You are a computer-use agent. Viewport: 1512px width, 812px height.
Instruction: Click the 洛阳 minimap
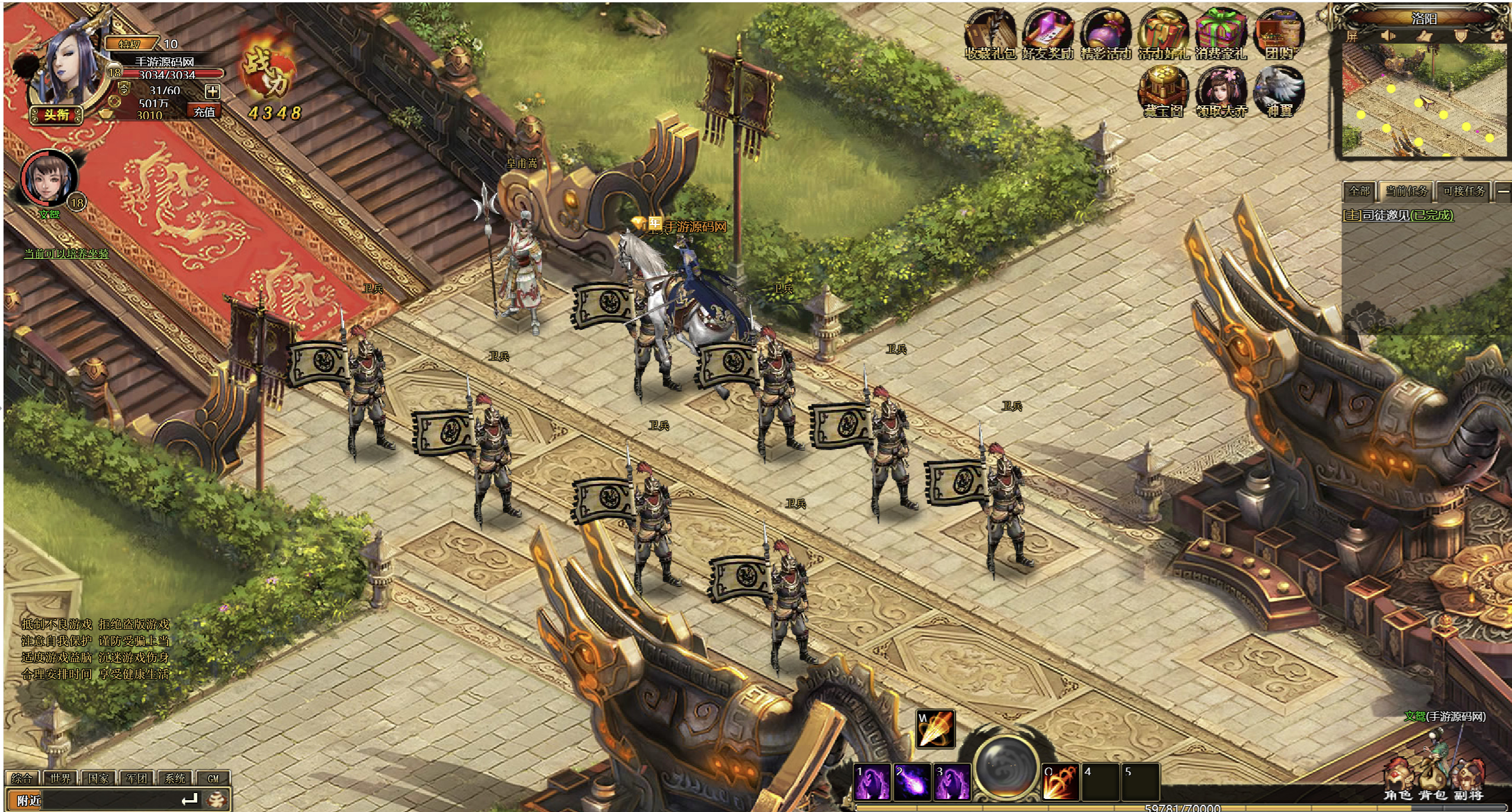click(x=1423, y=101)
